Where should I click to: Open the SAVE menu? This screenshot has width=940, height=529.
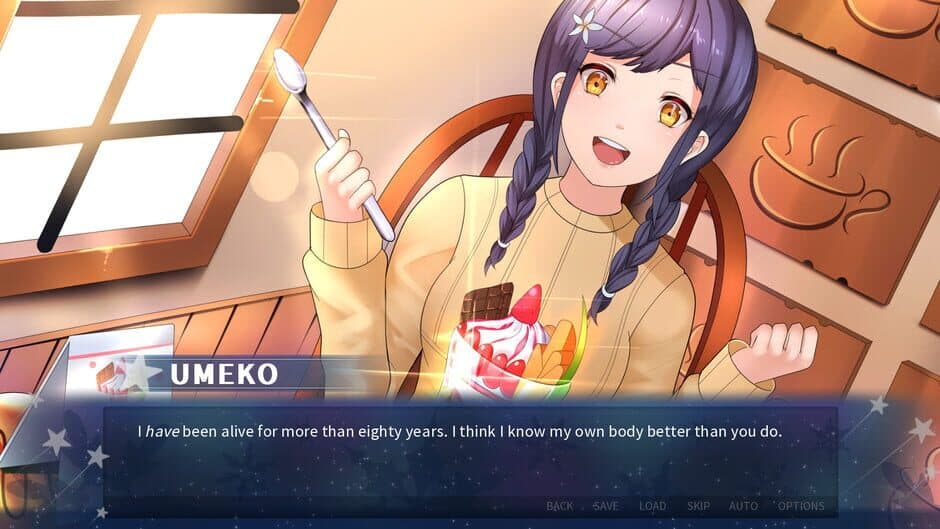[x=606, y=506]
